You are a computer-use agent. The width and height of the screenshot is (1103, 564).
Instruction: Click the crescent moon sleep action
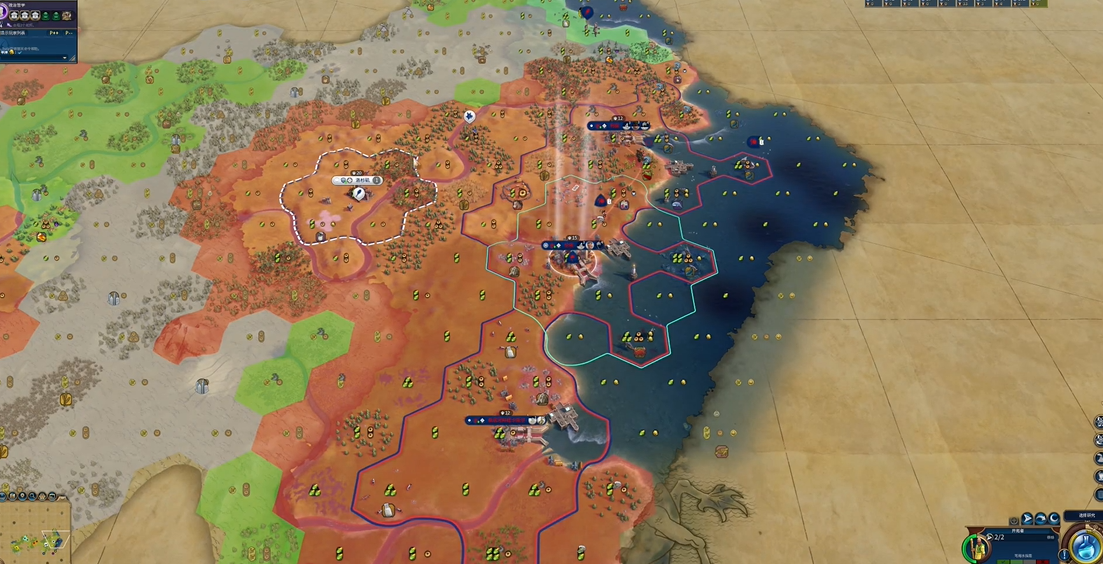(1053, 520)
